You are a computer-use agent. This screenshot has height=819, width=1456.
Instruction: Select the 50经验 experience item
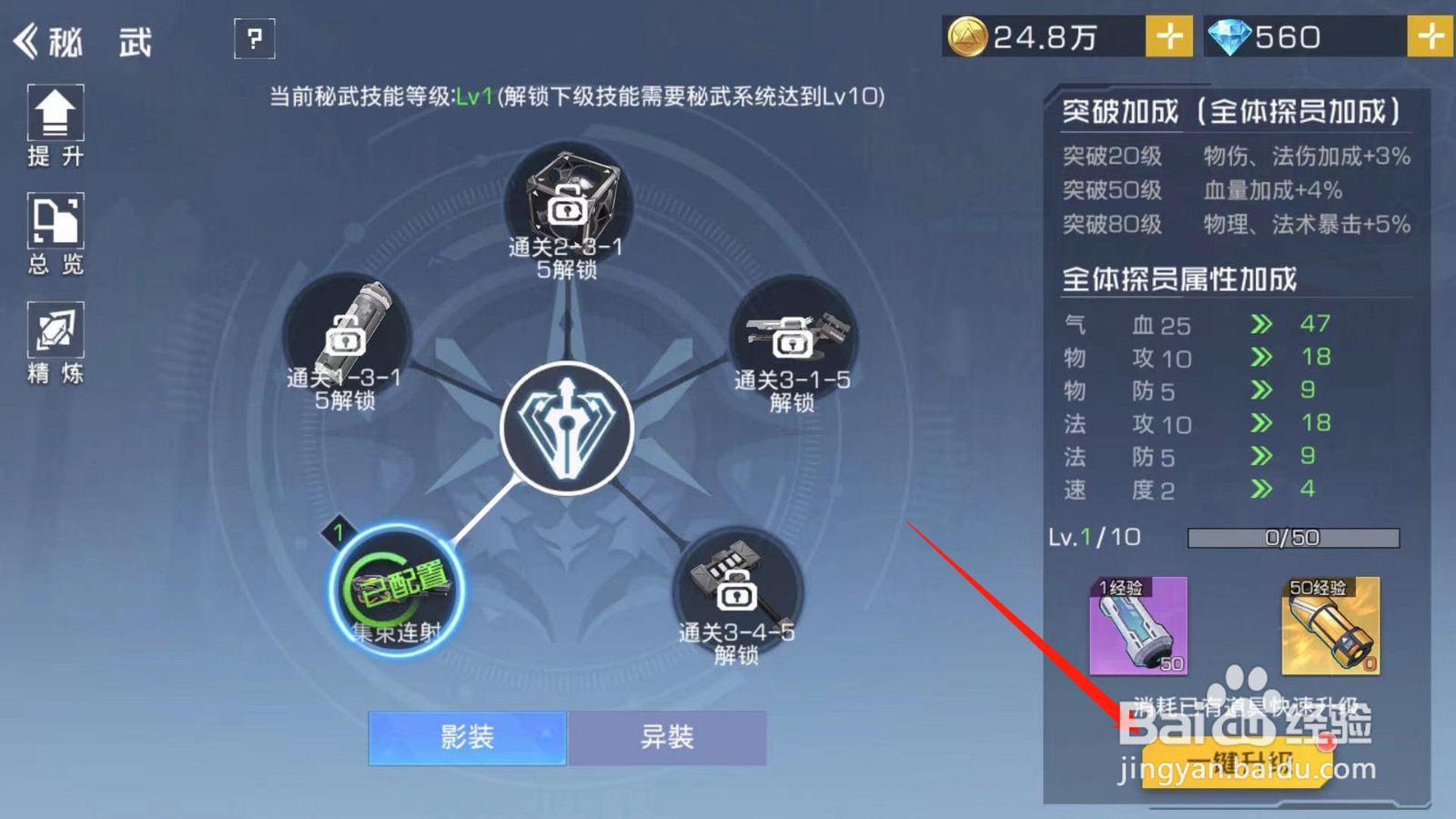click(1330, 628)
